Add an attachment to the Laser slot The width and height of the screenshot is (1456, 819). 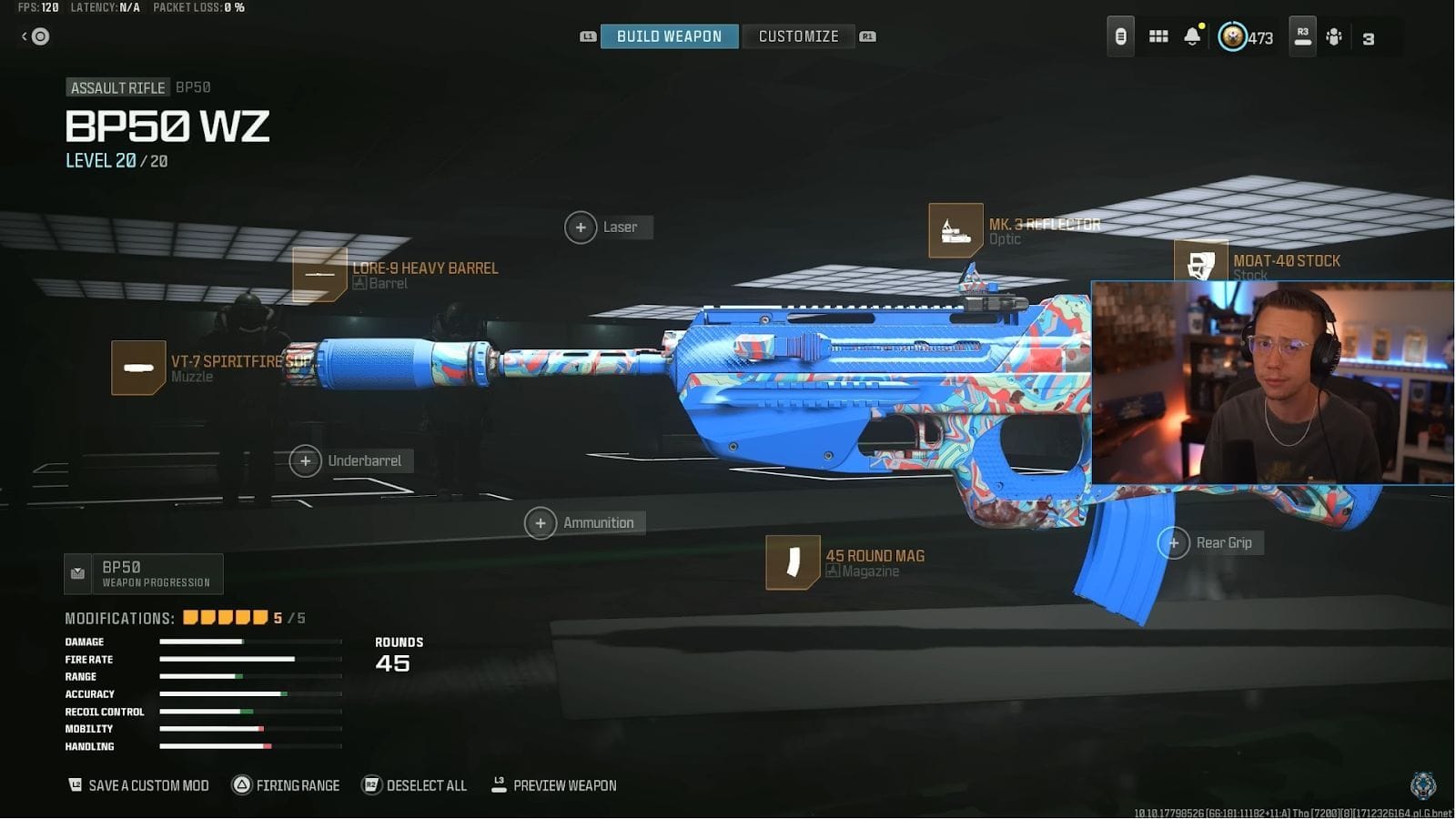point(581,227)
